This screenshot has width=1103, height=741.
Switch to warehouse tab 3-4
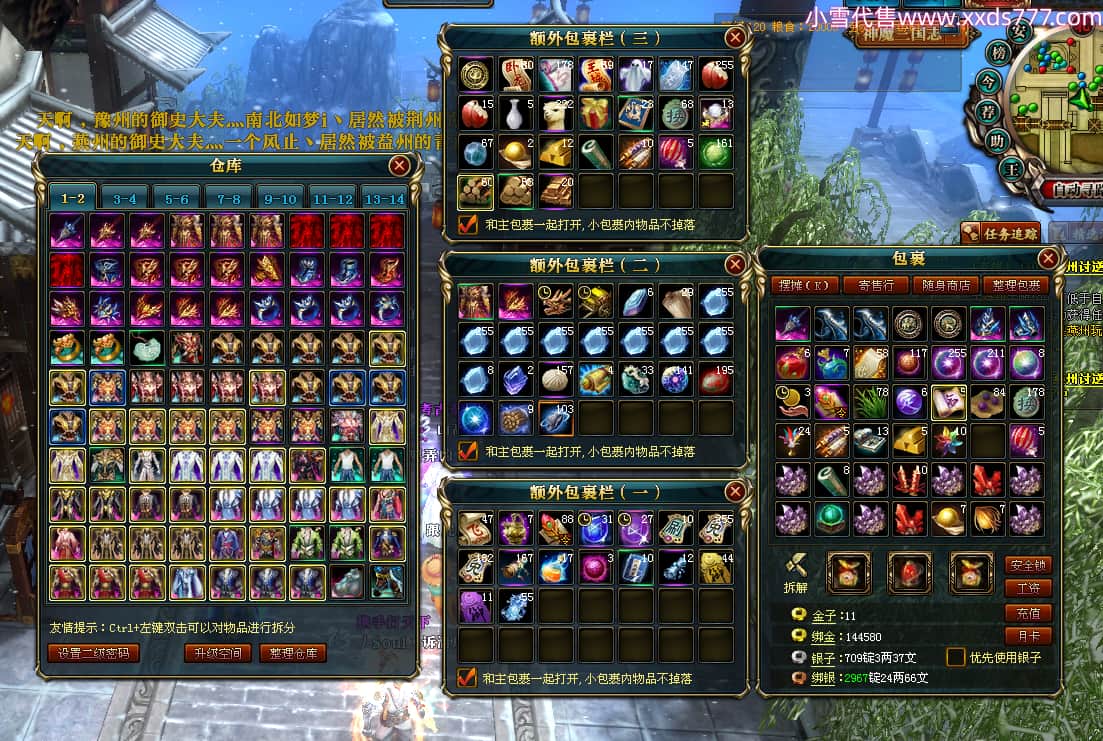point(125,198)
